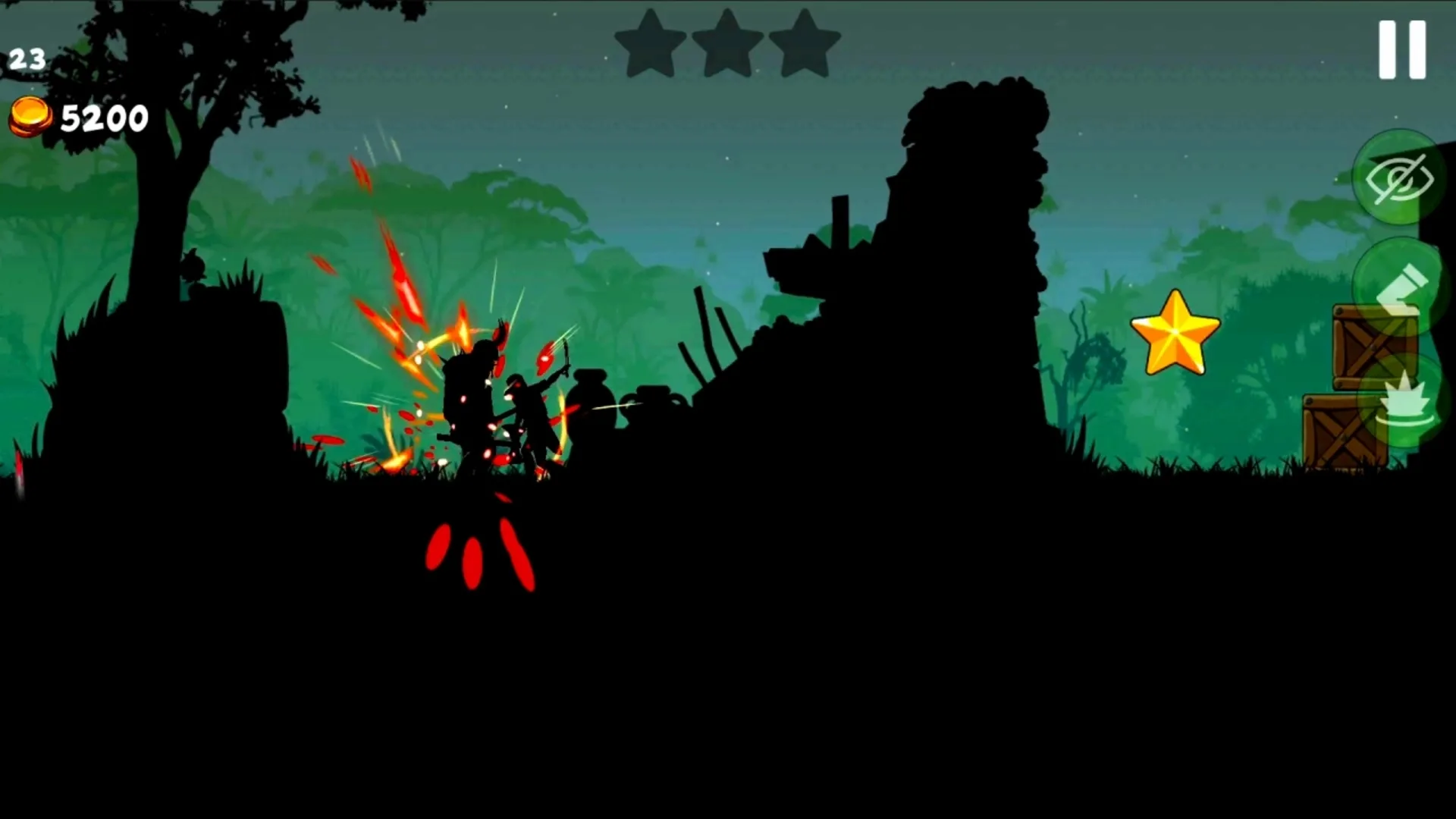The image size is (1456, 819).
Task: Tap the 5200 coin total
Action: point(102,118)
